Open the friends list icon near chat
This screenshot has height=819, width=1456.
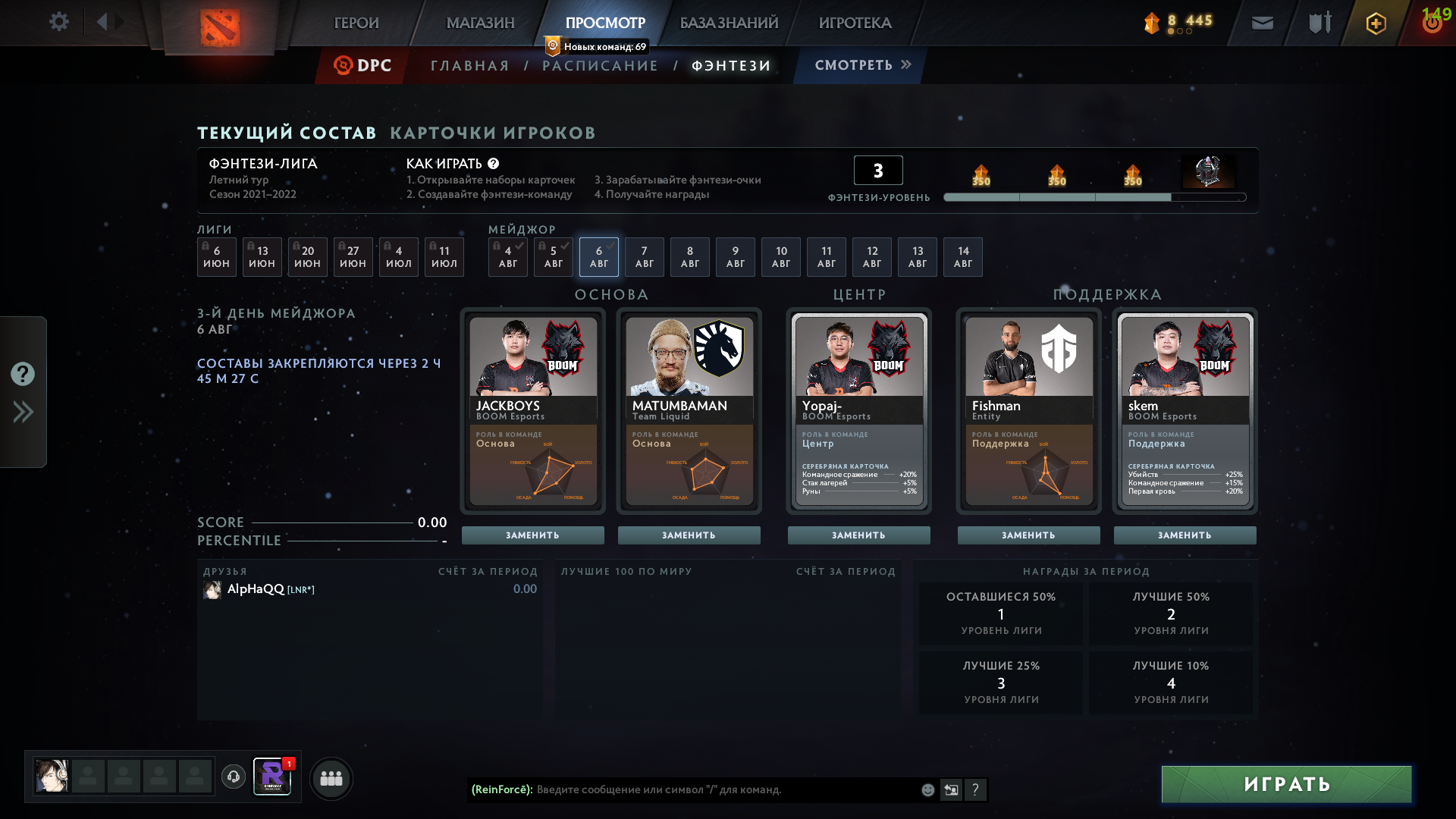(331, 777)
